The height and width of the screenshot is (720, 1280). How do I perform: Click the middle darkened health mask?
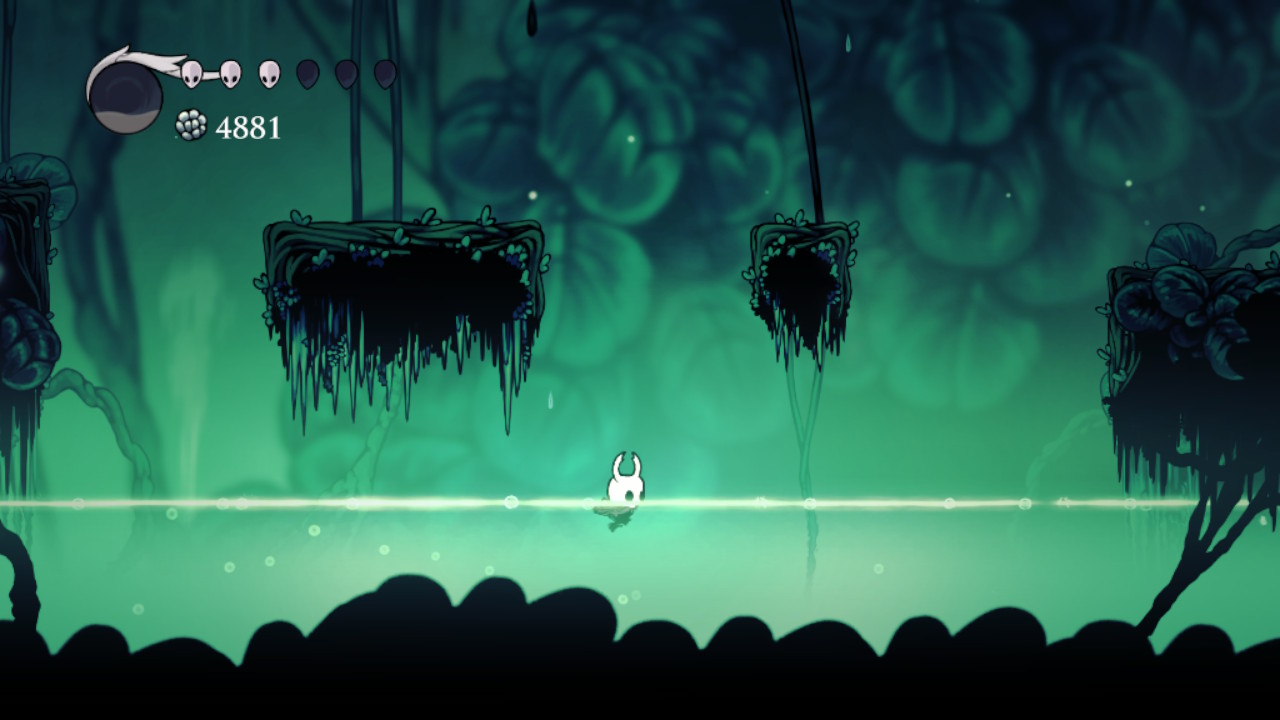(347, 75)
